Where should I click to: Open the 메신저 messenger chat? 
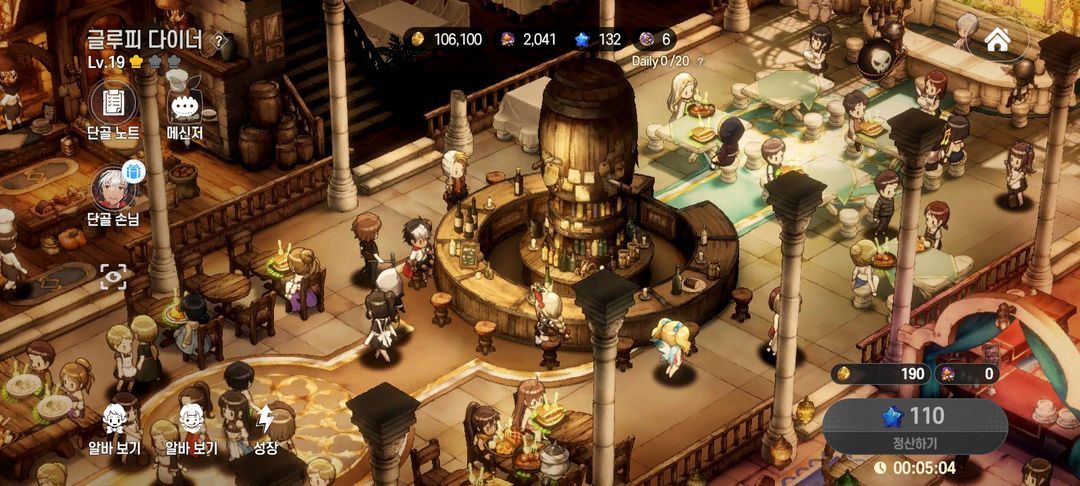[185, 103]
